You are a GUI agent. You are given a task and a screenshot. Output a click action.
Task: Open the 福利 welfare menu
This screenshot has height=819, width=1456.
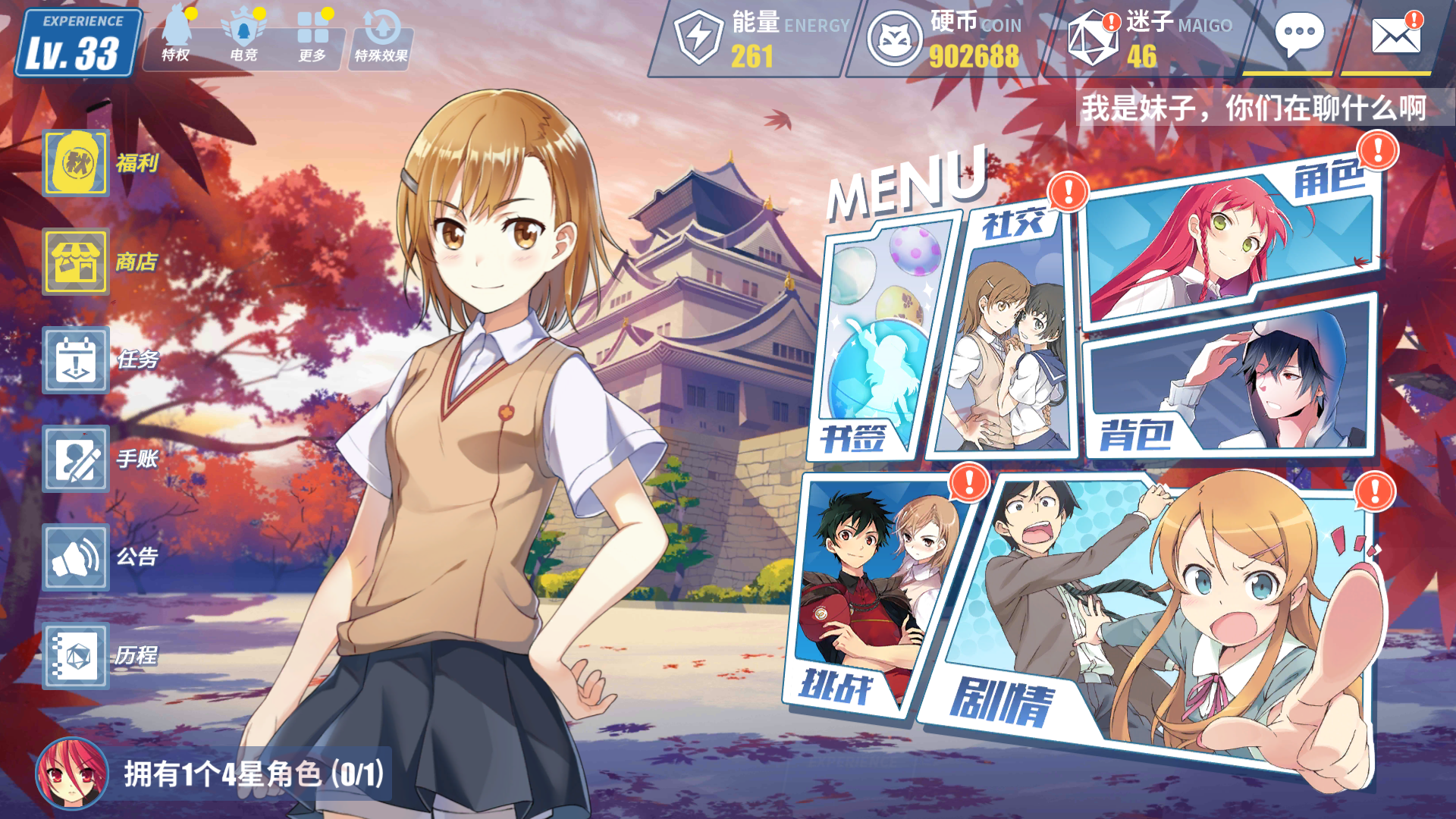click(77, 163)
